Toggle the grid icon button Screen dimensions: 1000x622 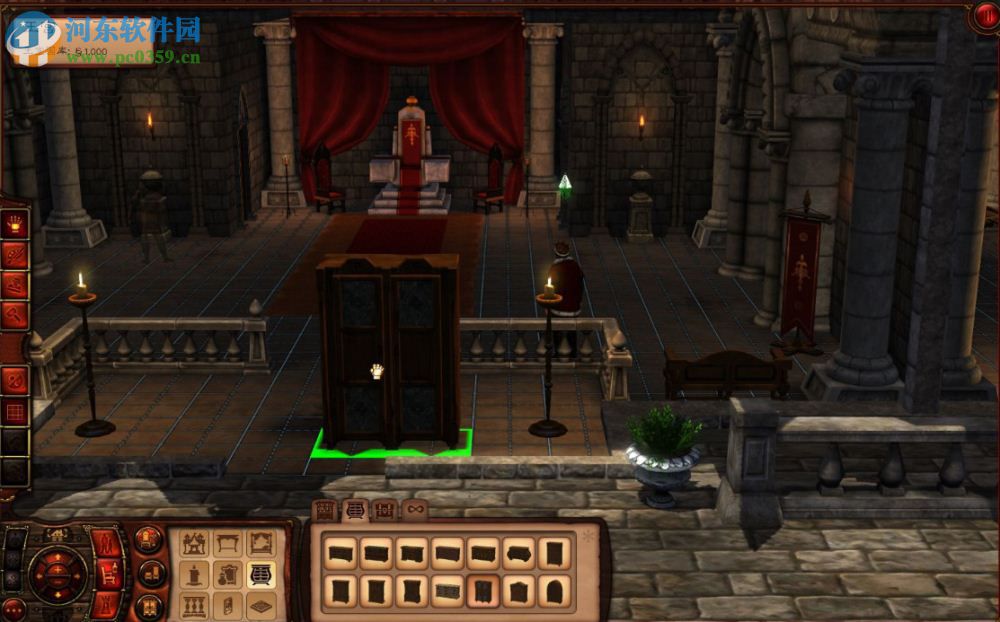click(x=15, y=411)
